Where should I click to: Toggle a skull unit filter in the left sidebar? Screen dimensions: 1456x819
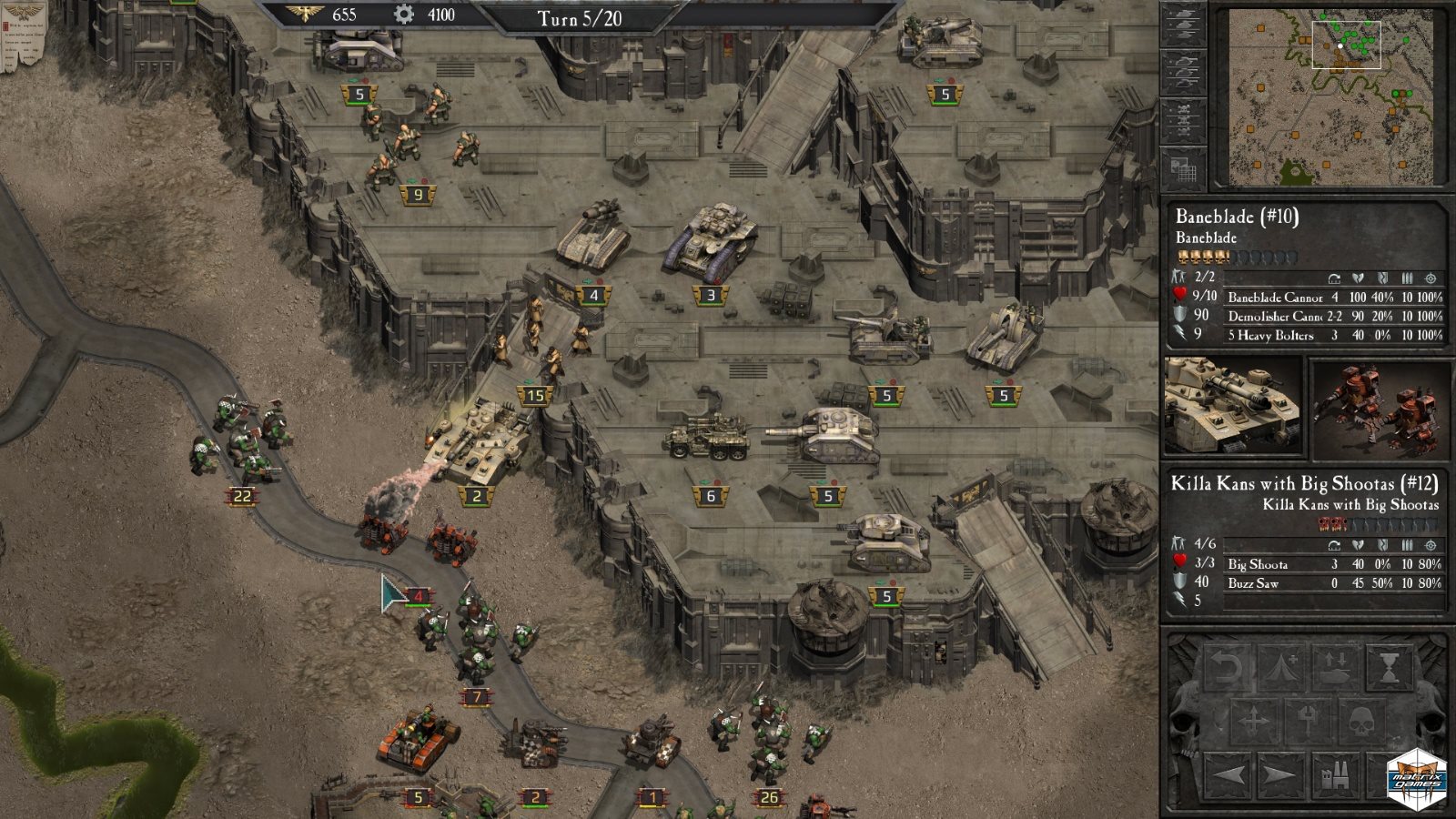tap(1184, 110)
